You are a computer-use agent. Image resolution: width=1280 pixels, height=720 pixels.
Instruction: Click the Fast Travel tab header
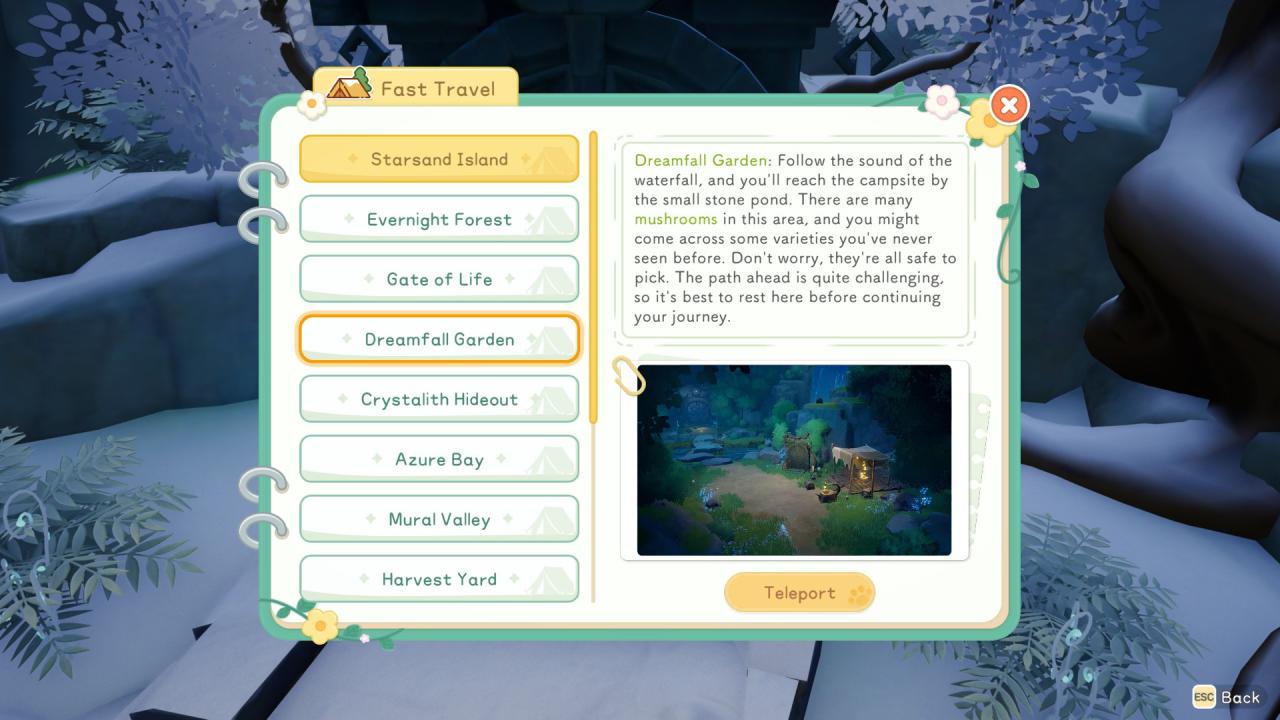tap(416, 88)
